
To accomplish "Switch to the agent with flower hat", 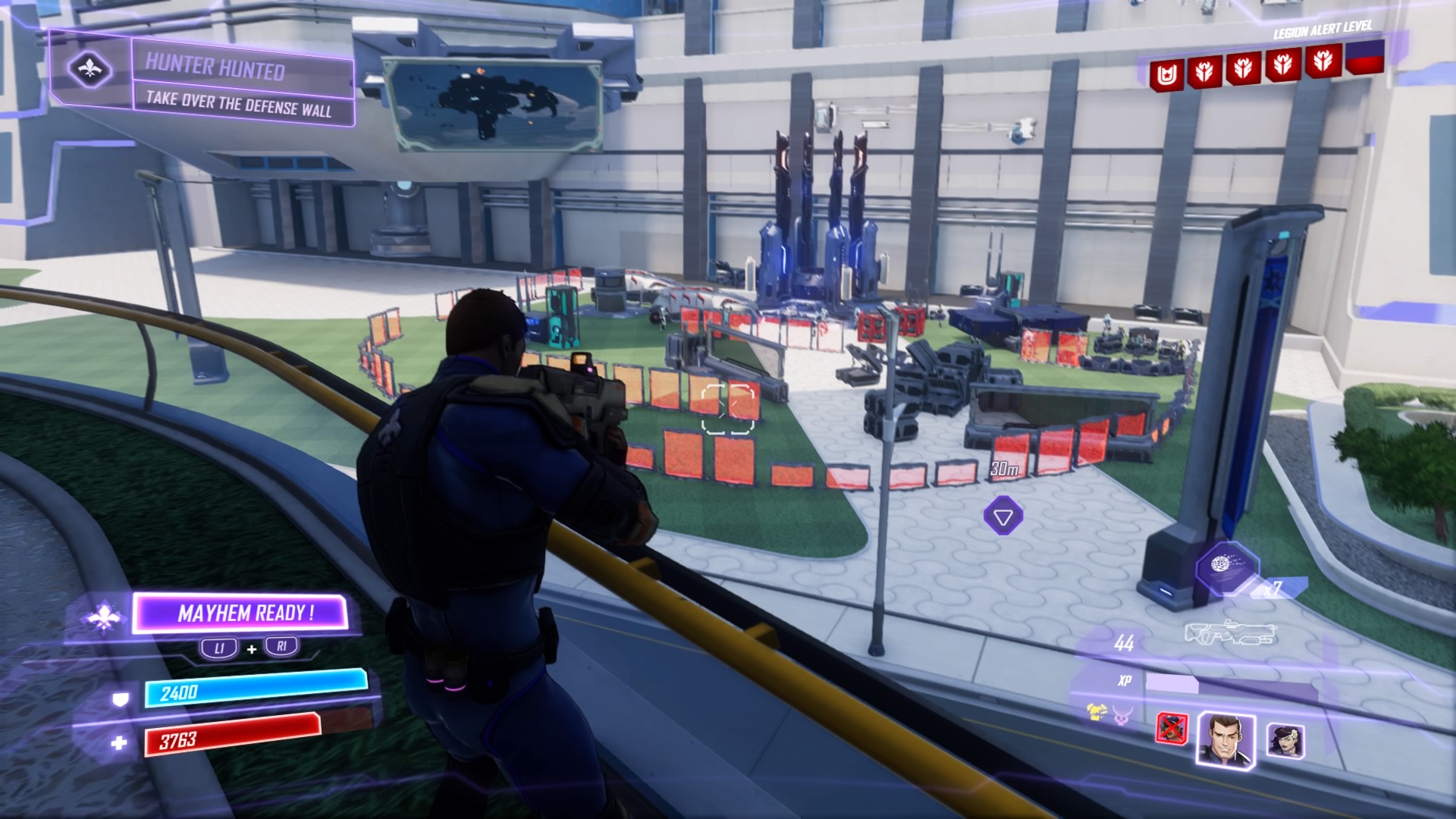I will click(1286, 739).
